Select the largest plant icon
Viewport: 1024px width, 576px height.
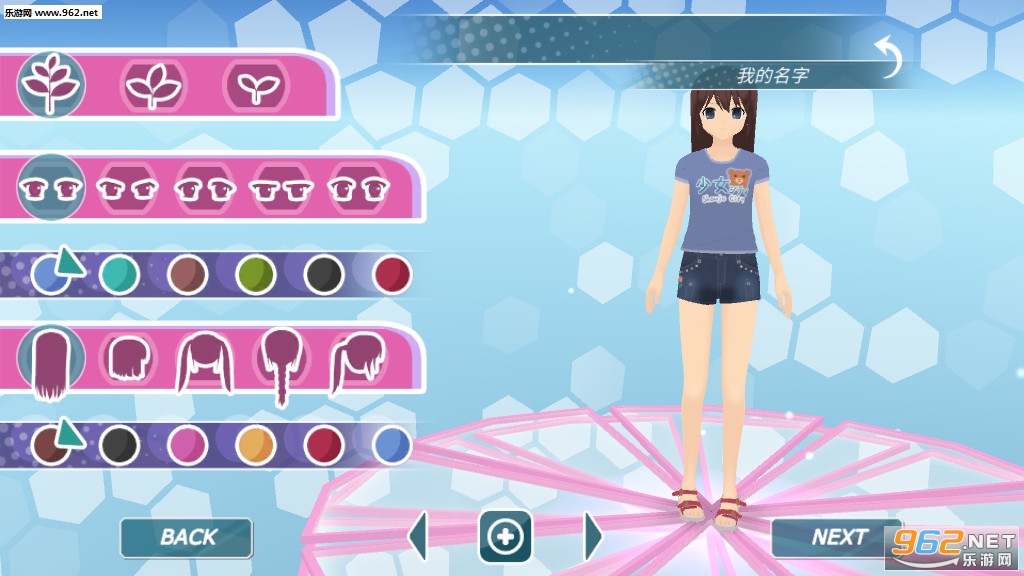[x=51, y=85]
